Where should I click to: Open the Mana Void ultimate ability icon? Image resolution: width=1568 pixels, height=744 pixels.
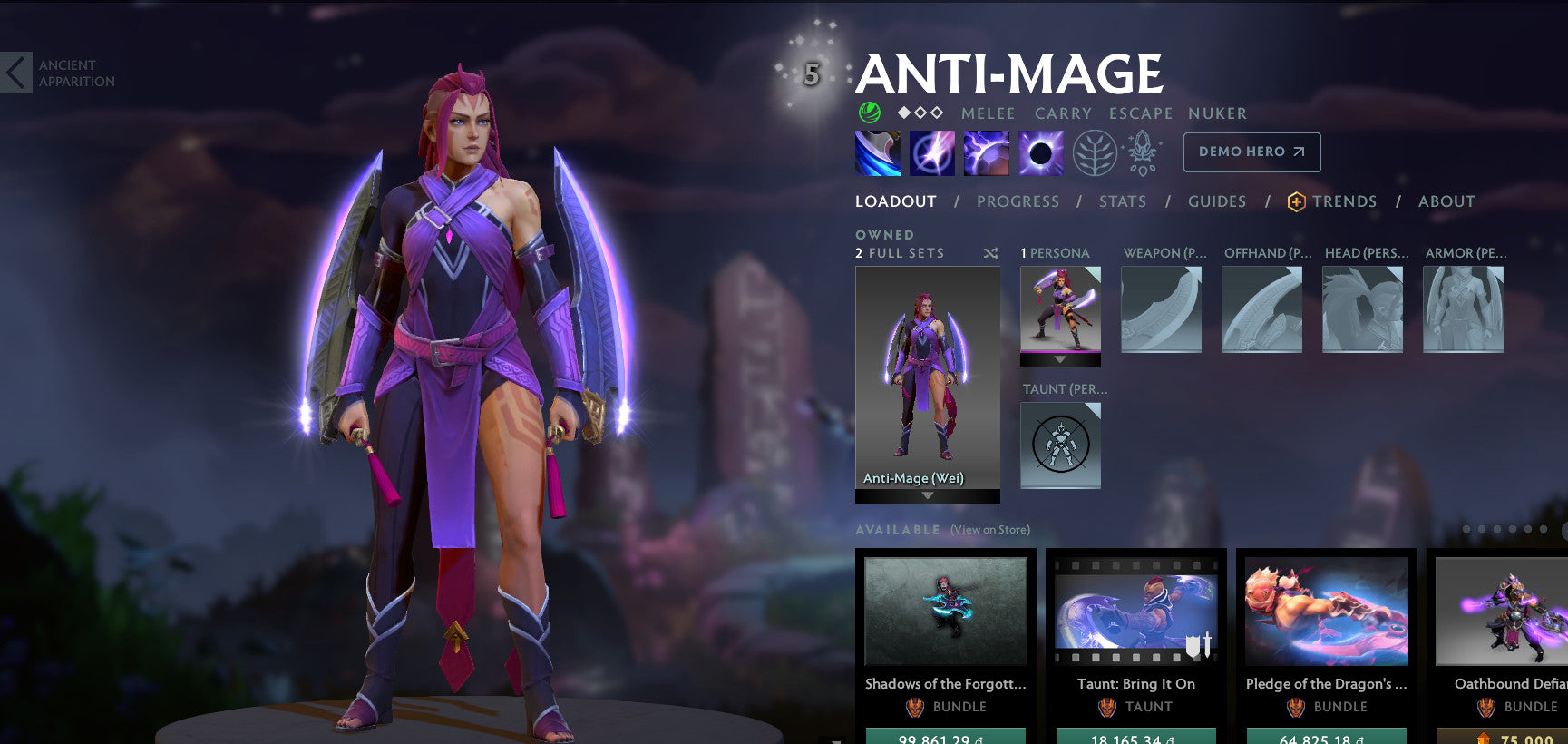pos(1041,152)
